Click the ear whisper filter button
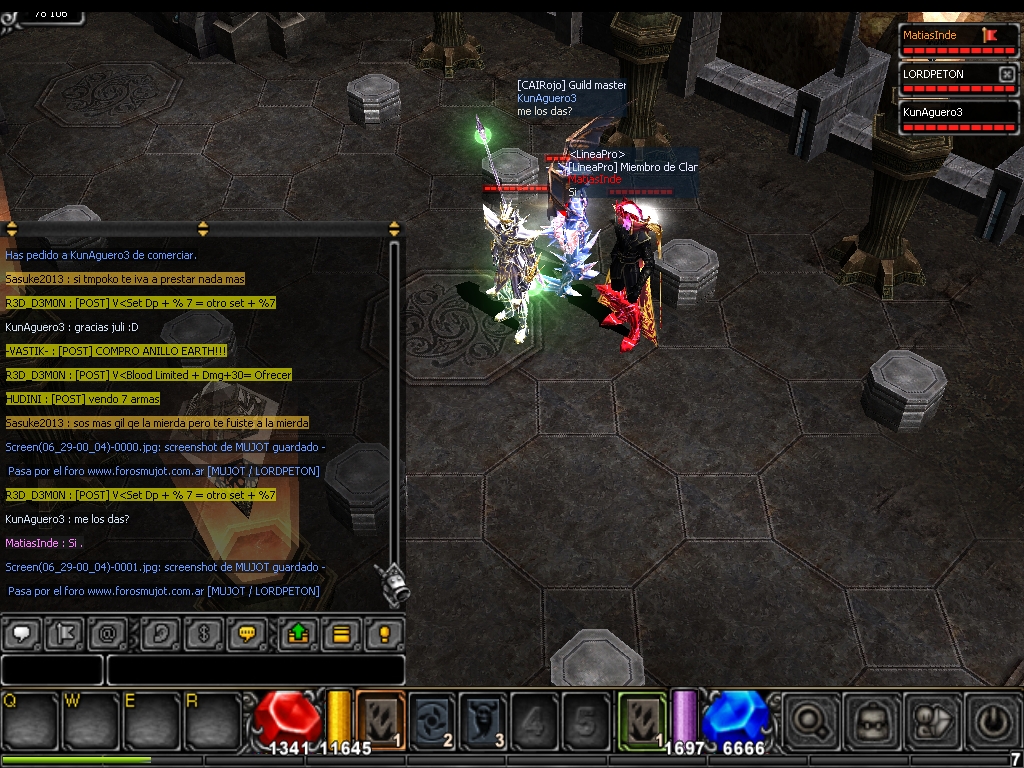1024x768 pixels. (159, 634)
